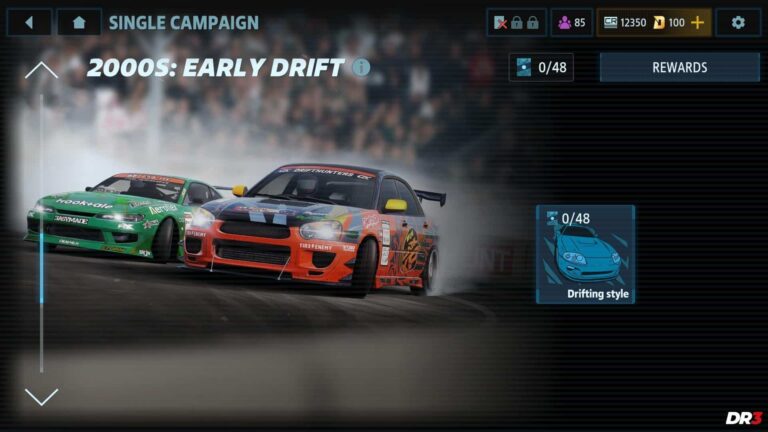Open the settings gear menu
The height and width of the screenshot is (432, 768).
[x=738, y=22]
